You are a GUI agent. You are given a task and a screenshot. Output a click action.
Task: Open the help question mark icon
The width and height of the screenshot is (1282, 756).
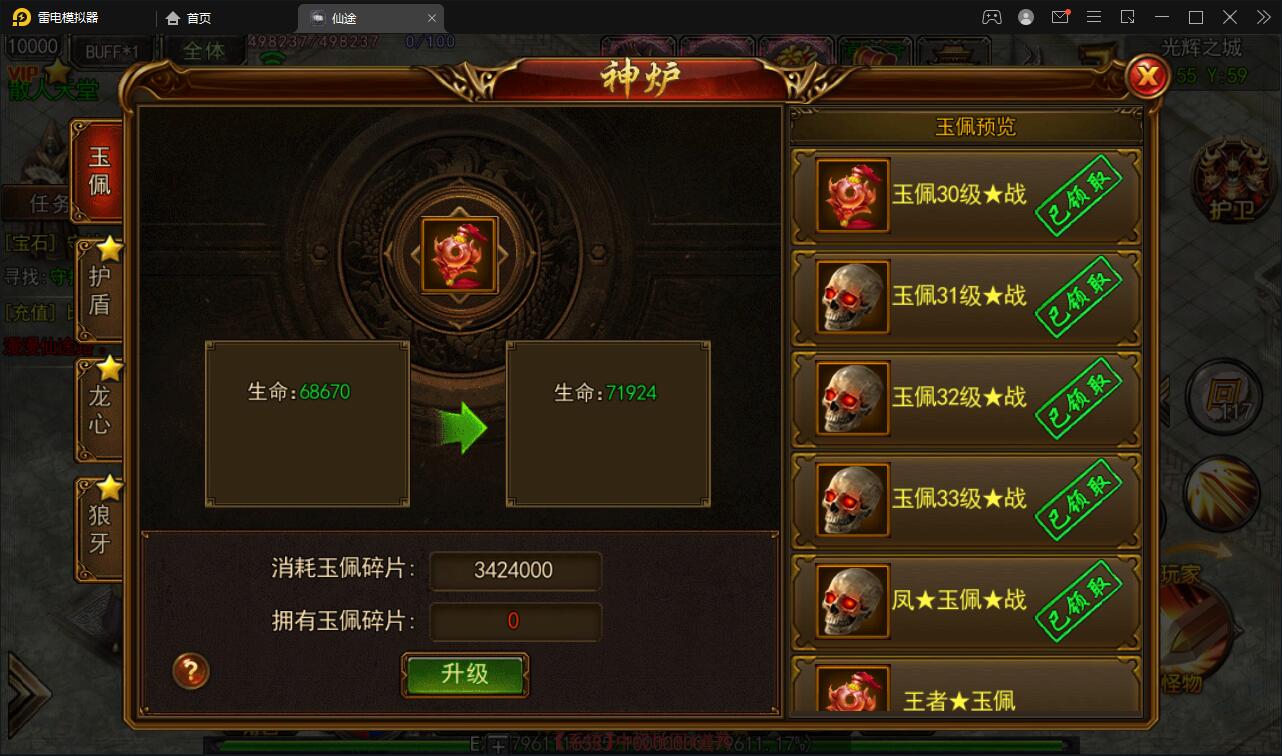(190, 672)
